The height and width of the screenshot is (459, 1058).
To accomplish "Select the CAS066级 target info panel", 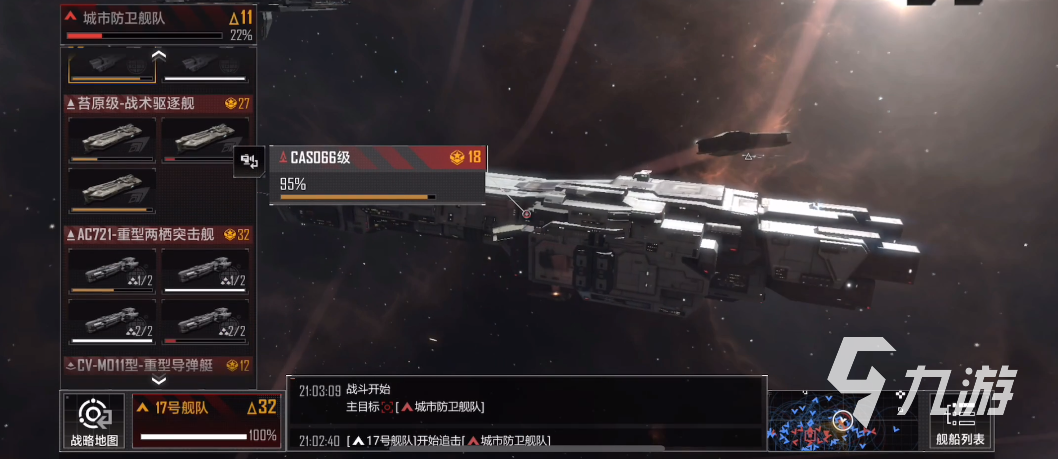I will click(x=378, y=175).
